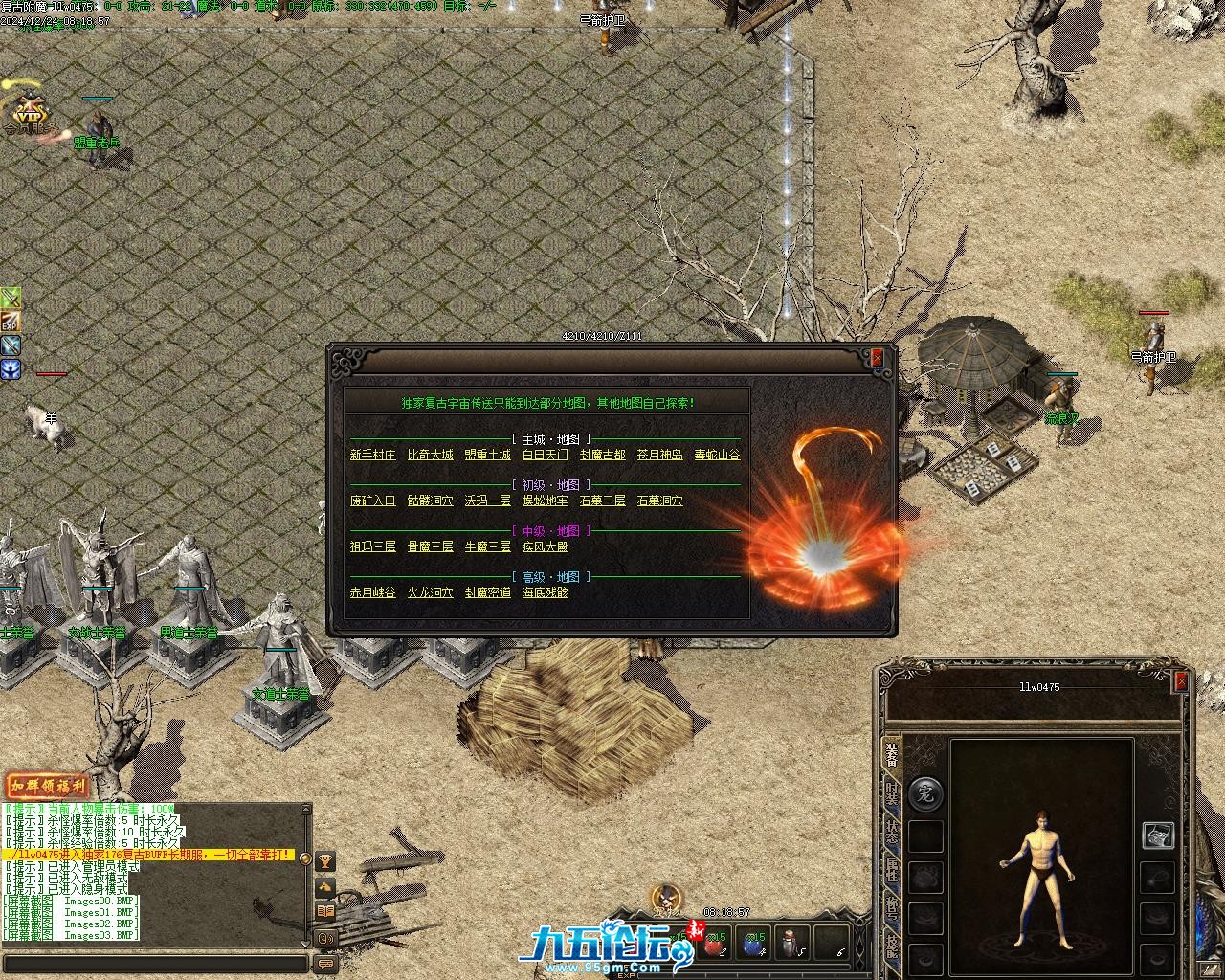This screenshot has height=980, width=1225.
Task: Choose the 疾风大殿 link
Action: 545,546
